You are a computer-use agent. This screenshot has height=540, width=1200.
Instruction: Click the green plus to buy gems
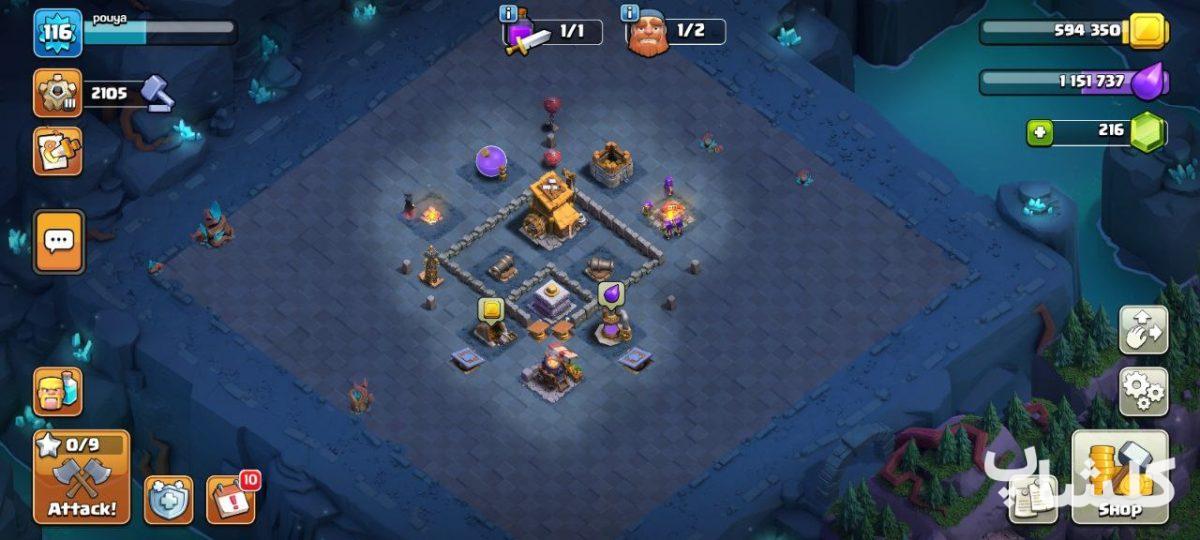pos(1040,132)
